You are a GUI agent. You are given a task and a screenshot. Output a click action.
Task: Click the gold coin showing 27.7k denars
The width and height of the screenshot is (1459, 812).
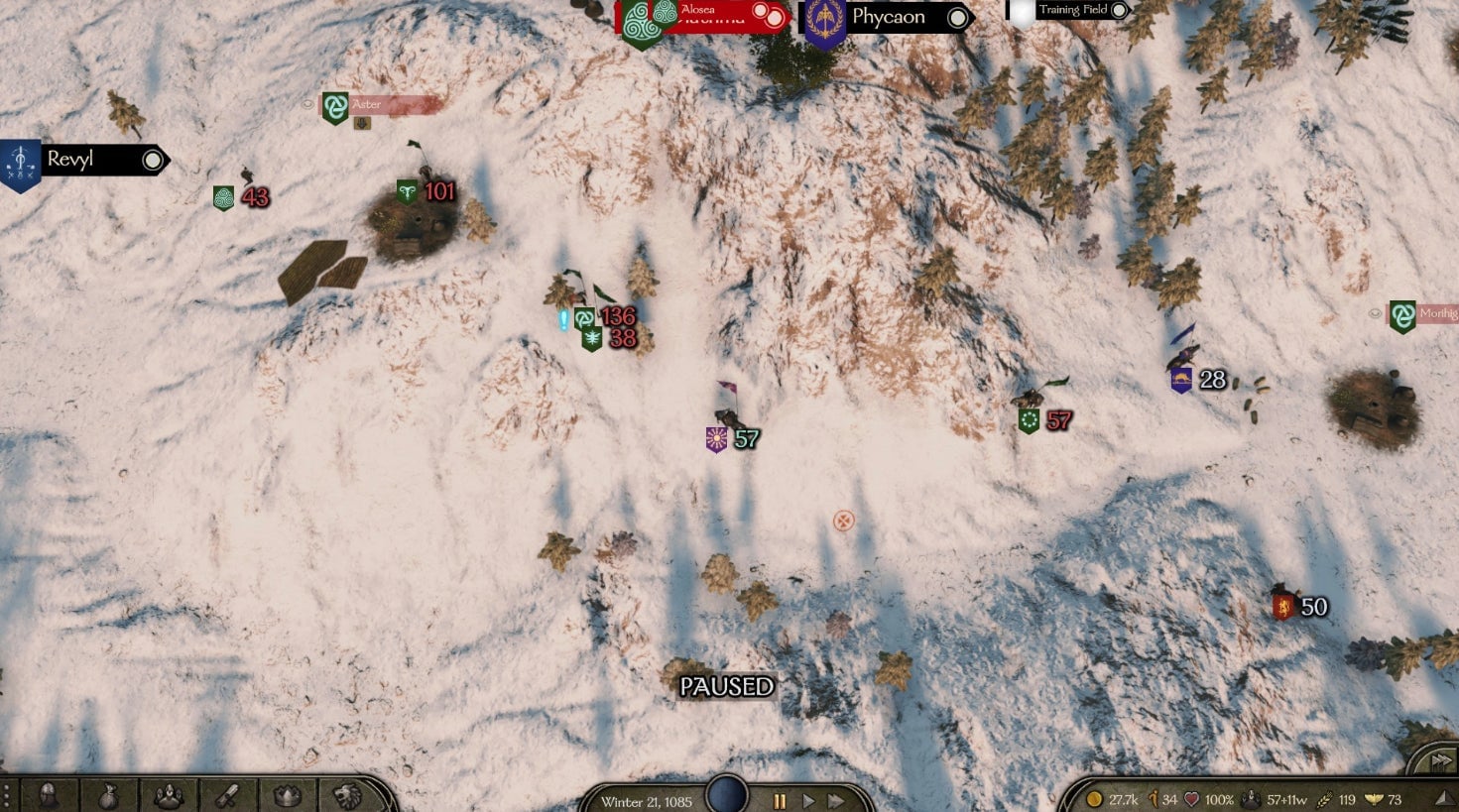[x=1096, y=798]
